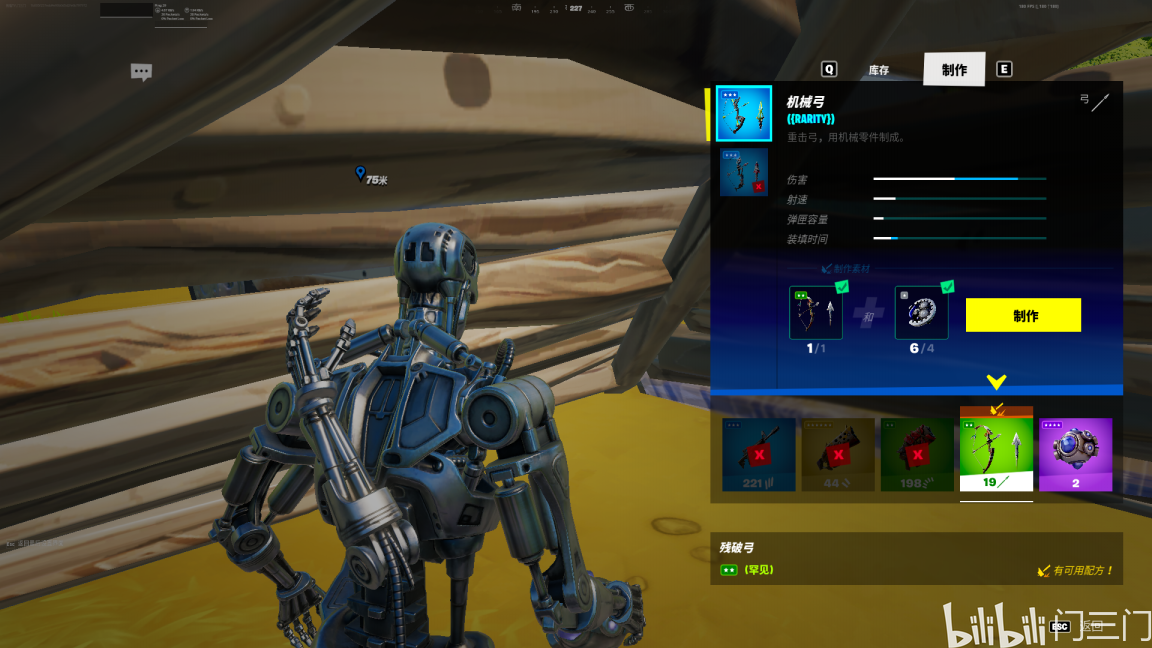1152x648 pixels.
Task: Select the purple orb item slot
Action: coord(1075,455)
